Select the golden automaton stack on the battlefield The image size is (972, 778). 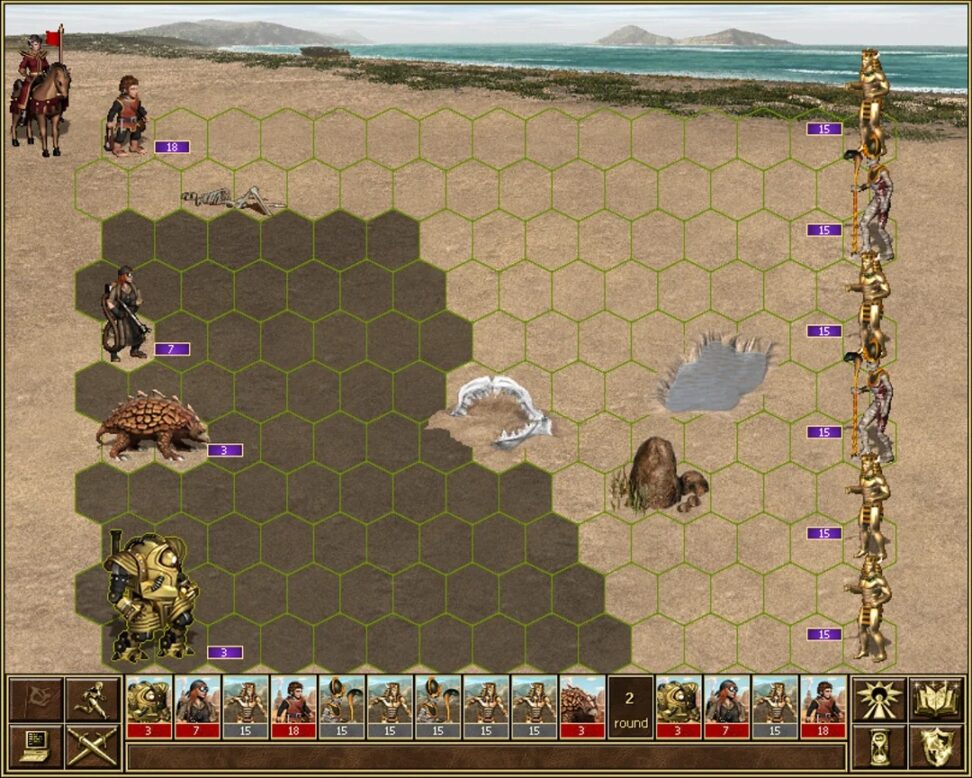tap(150, 598)
